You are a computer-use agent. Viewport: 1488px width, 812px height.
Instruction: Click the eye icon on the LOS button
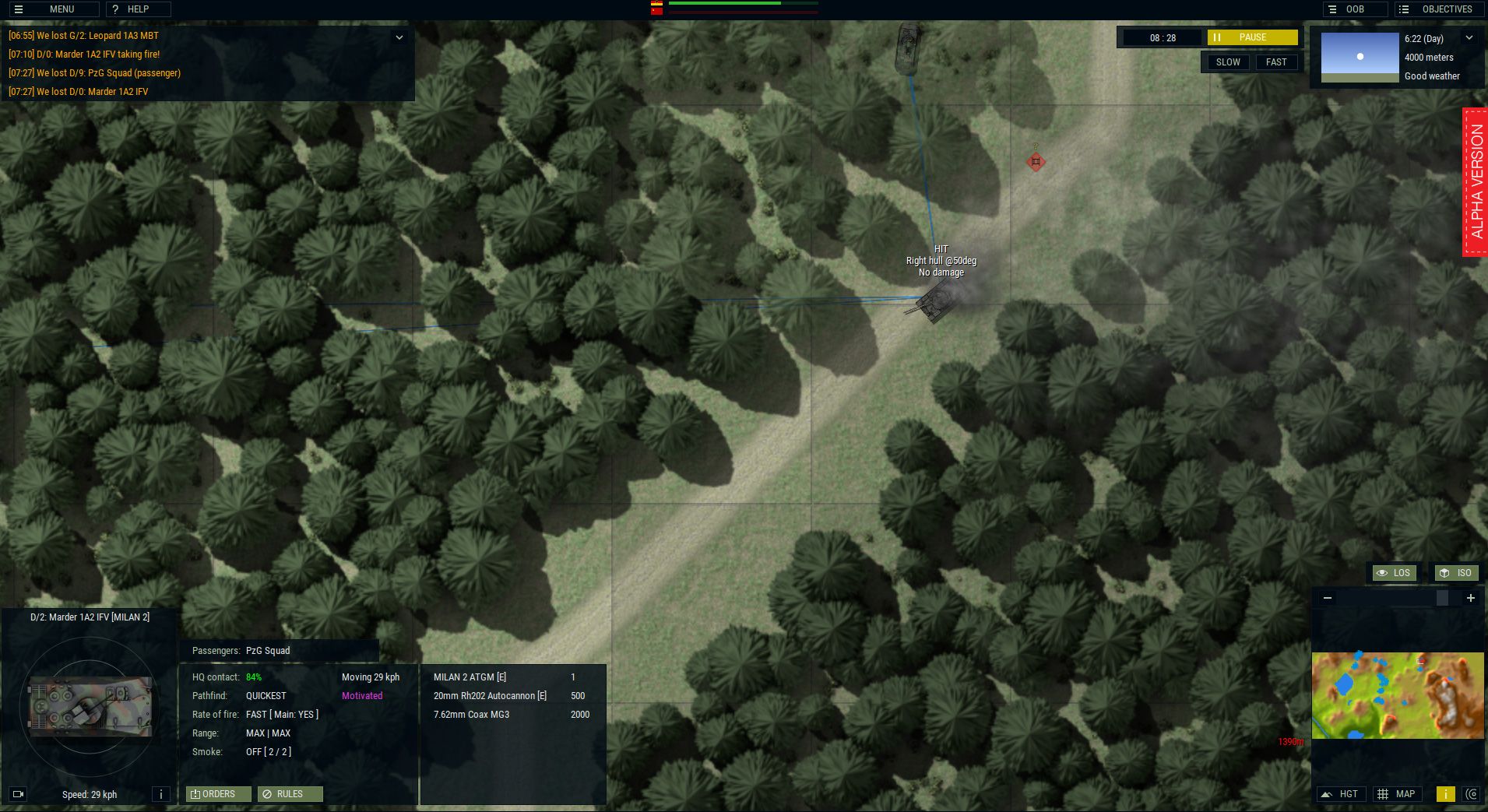[1383, 573]
